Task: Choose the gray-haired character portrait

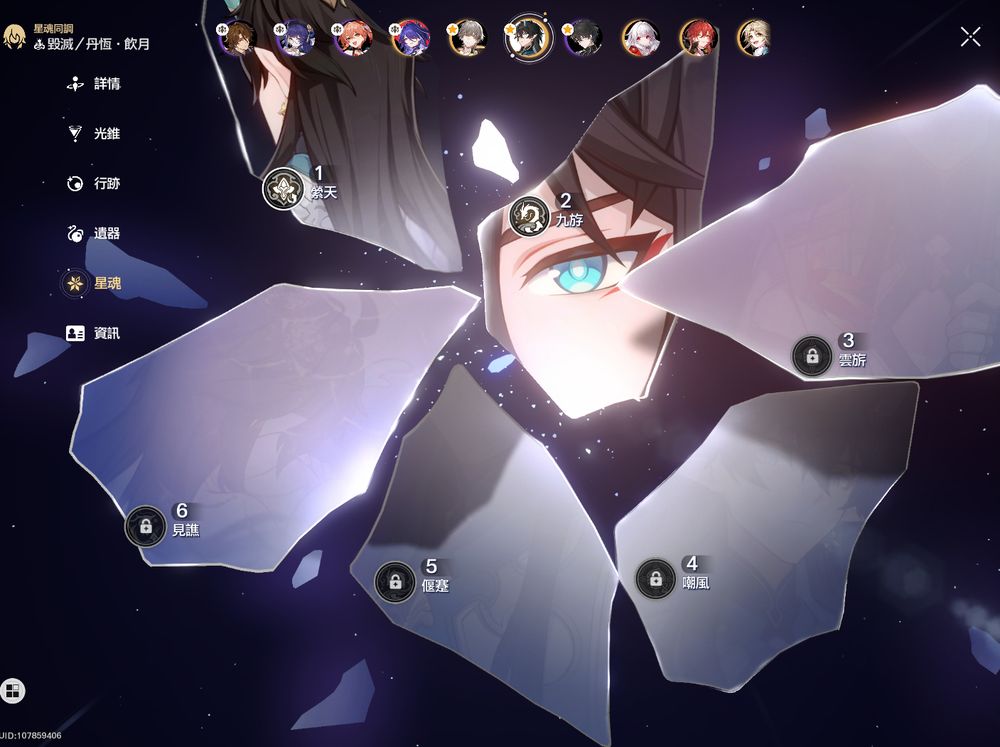Action: 469,38
